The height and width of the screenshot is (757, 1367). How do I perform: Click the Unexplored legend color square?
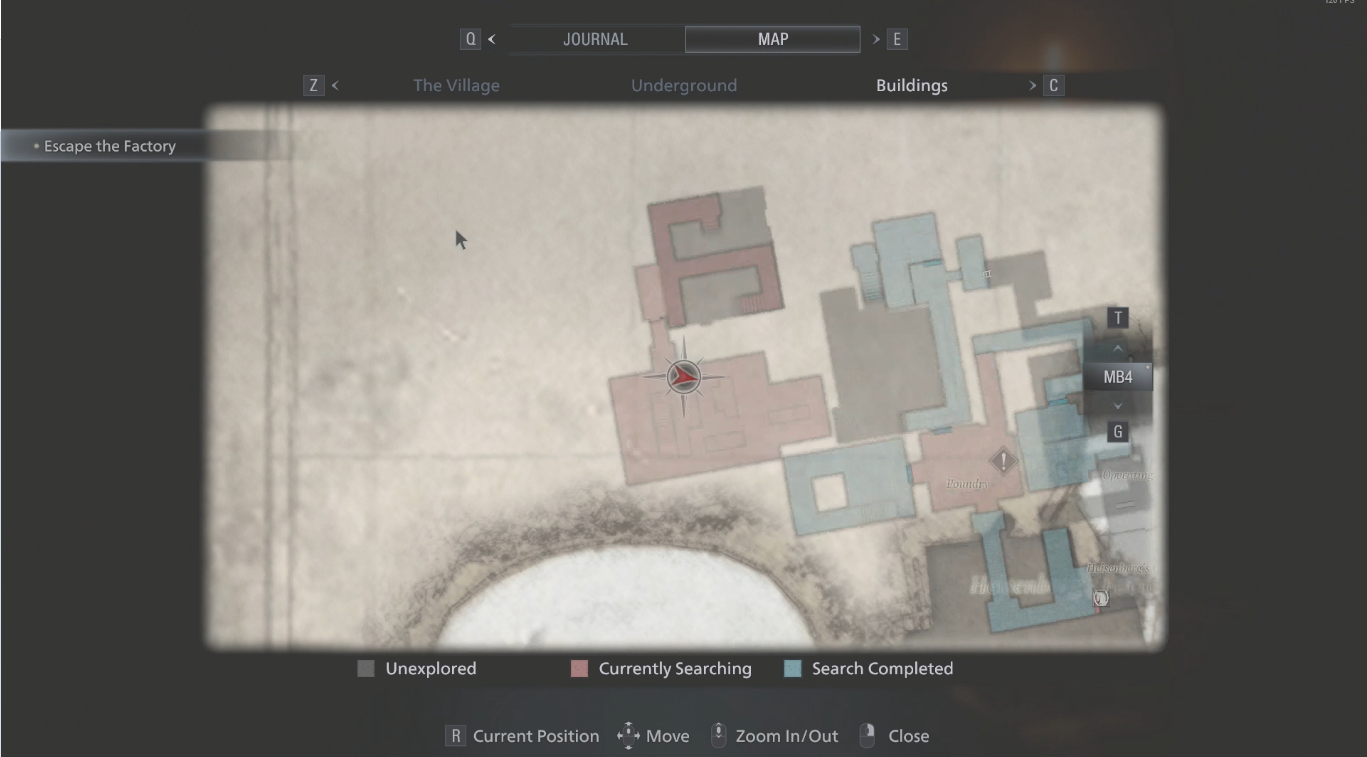click(364, 668)
